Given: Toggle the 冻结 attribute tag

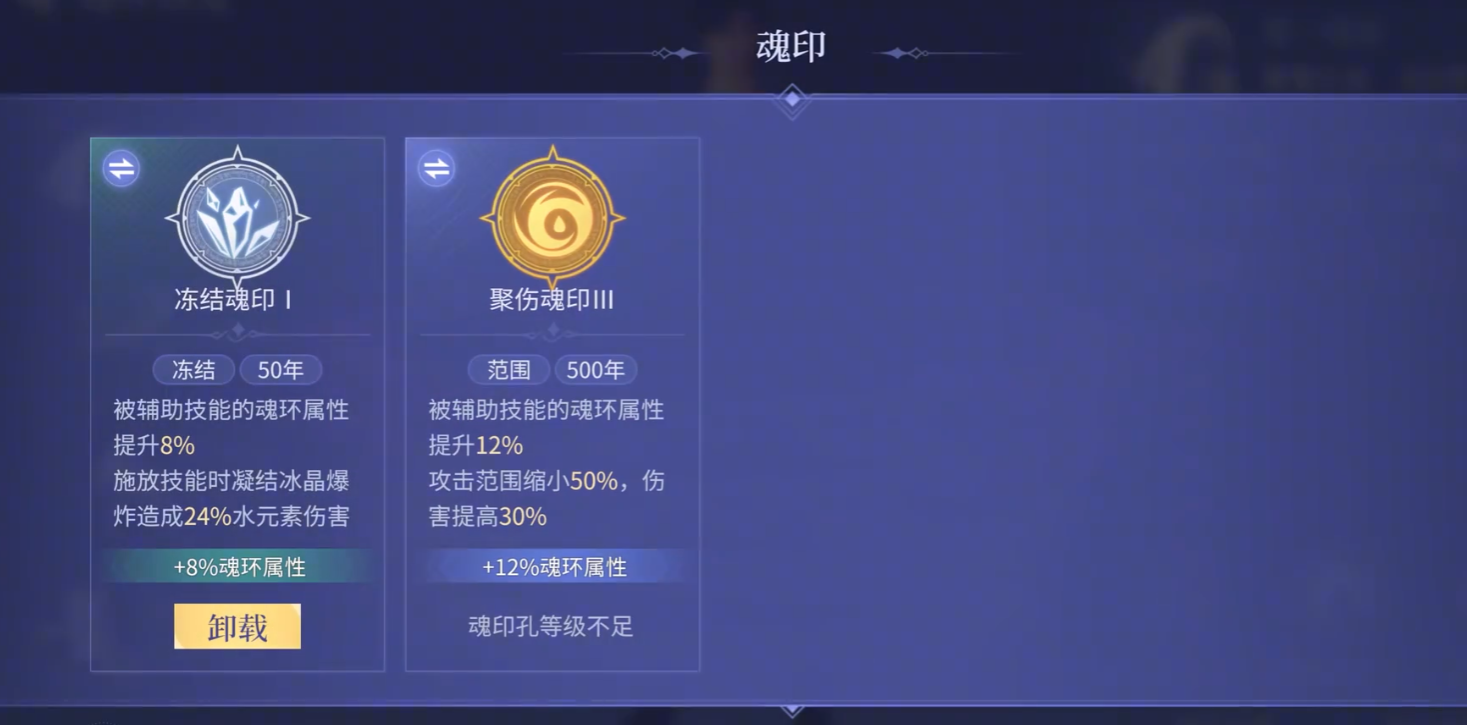Looking at the screenshot, I should [193, 369].
